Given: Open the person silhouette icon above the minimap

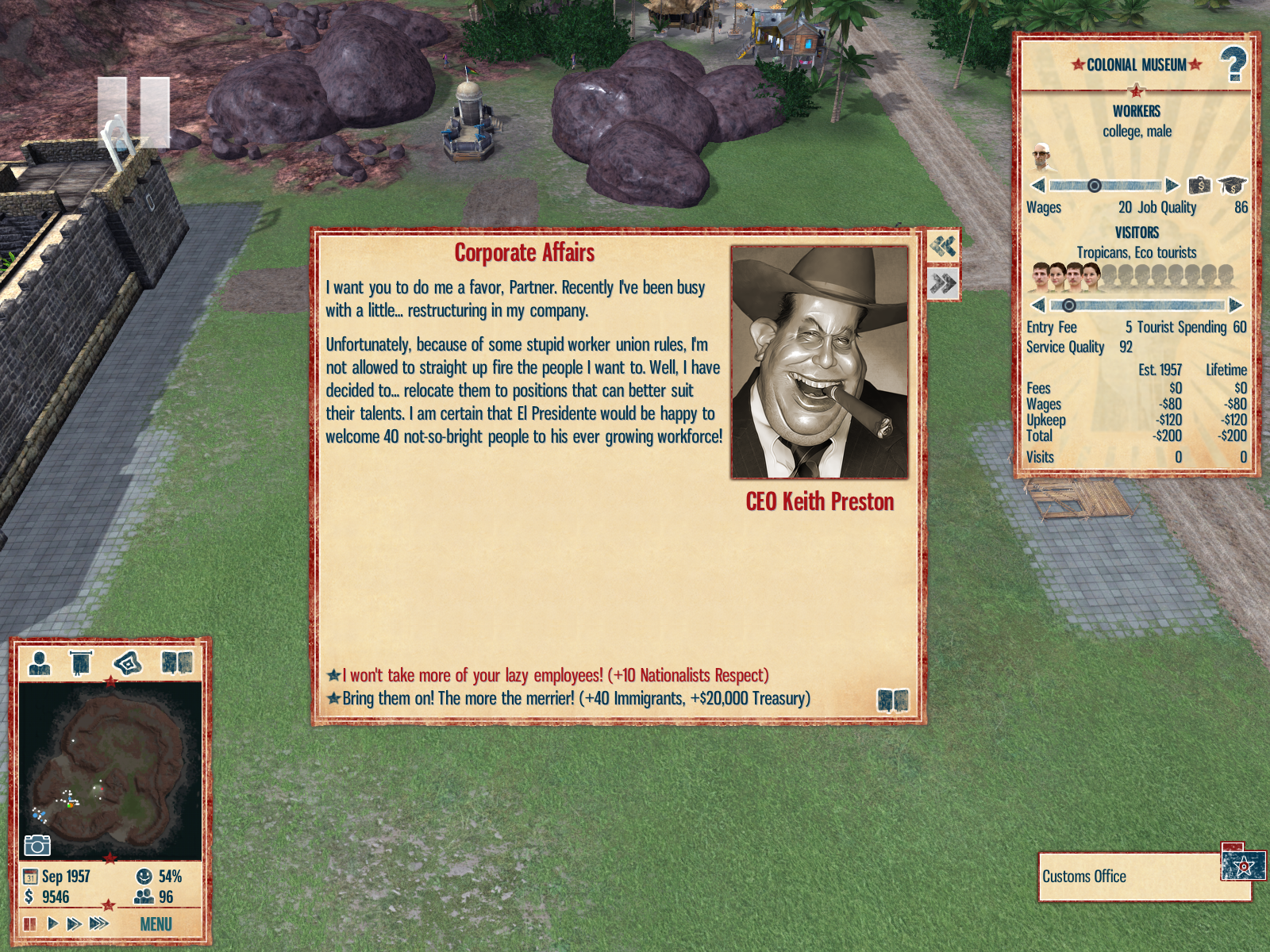Looking at the screenshot, I should 39,662.
